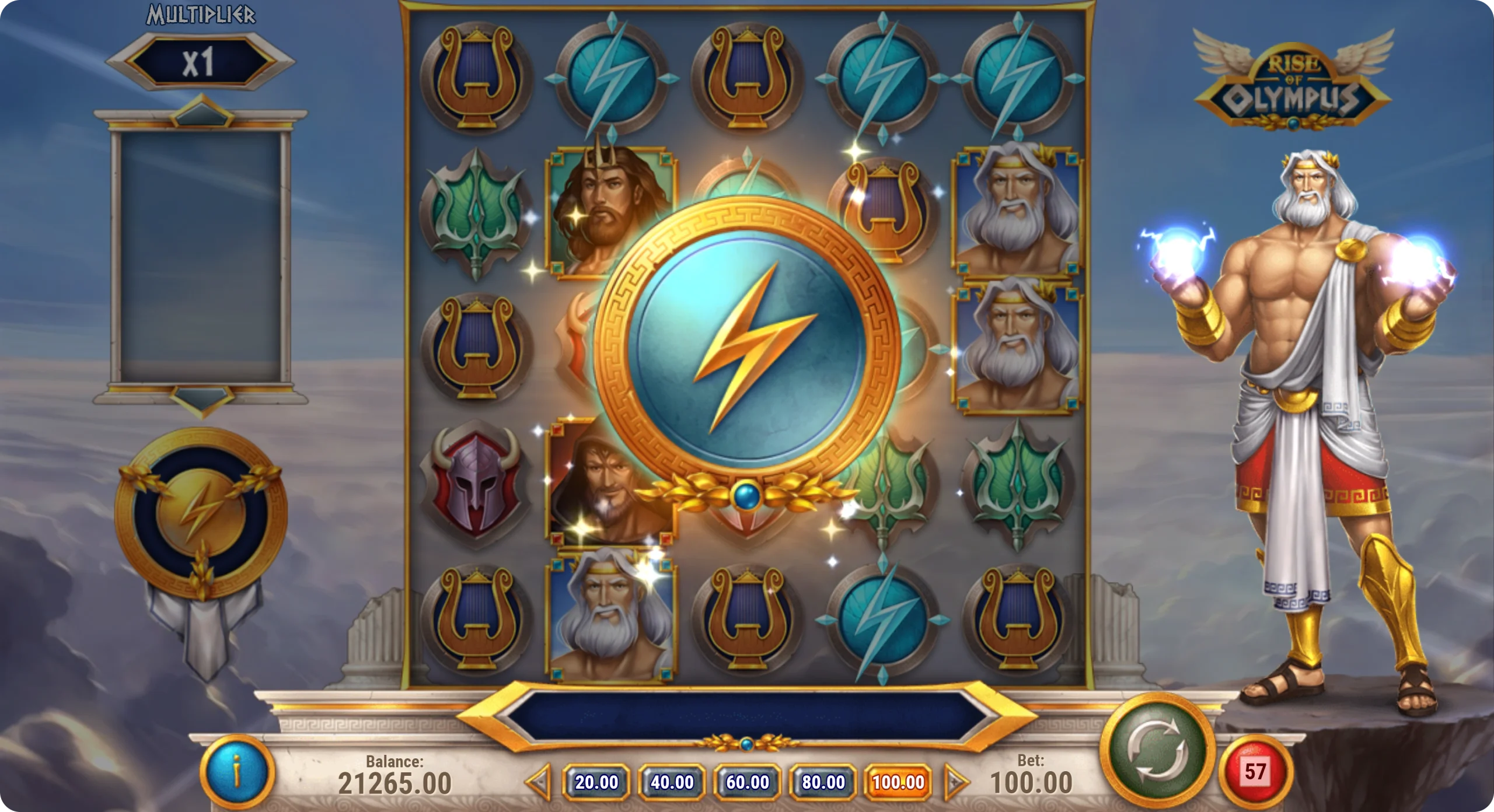
Task: Select the highlighted 100.00 bet
Action: pos(898,782)
